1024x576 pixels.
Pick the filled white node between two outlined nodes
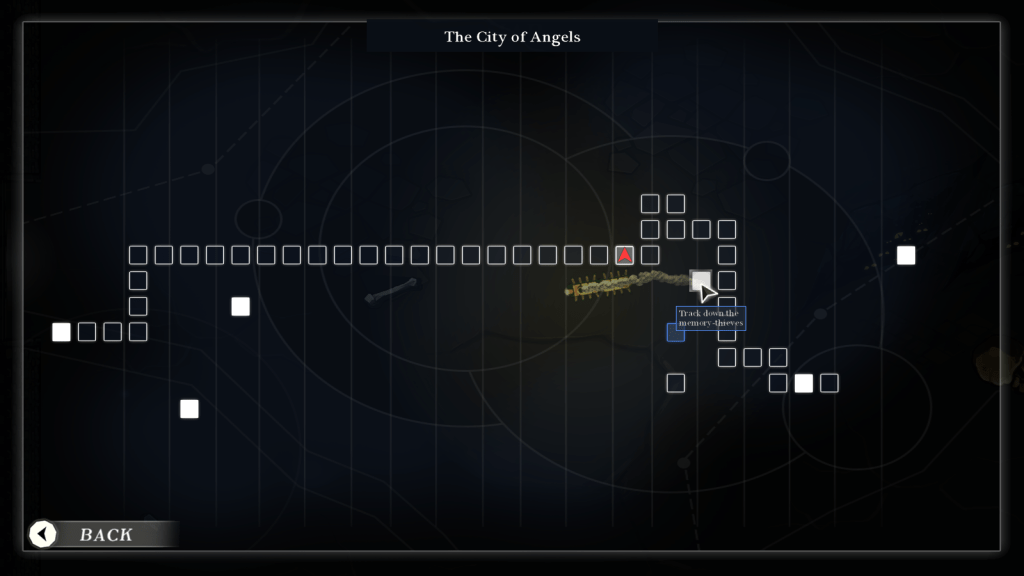pos(803,383)
